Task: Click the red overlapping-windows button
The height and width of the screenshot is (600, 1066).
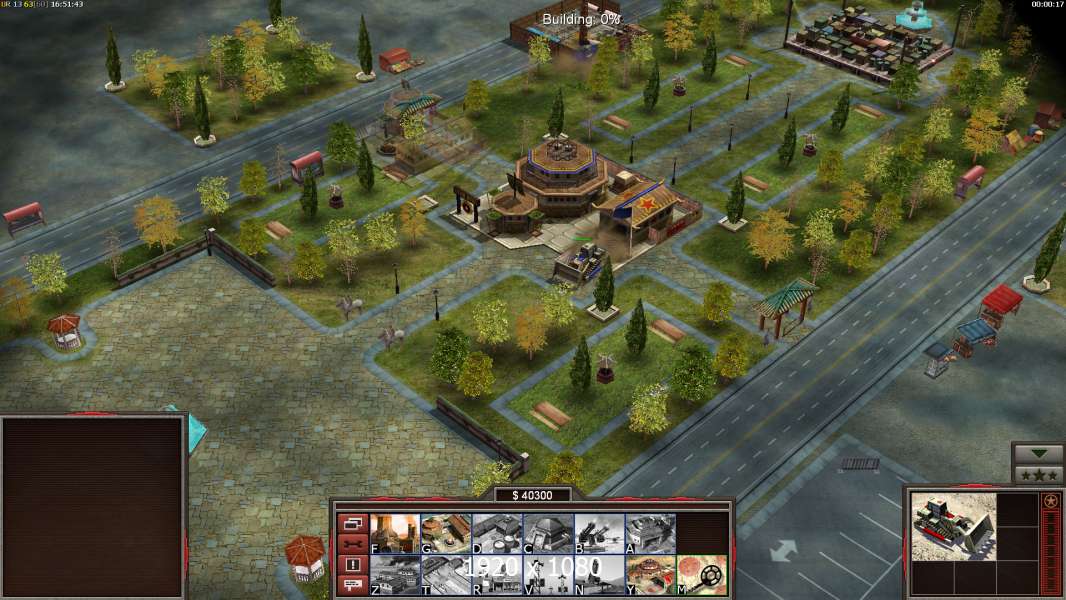Action: click(352, 523)
